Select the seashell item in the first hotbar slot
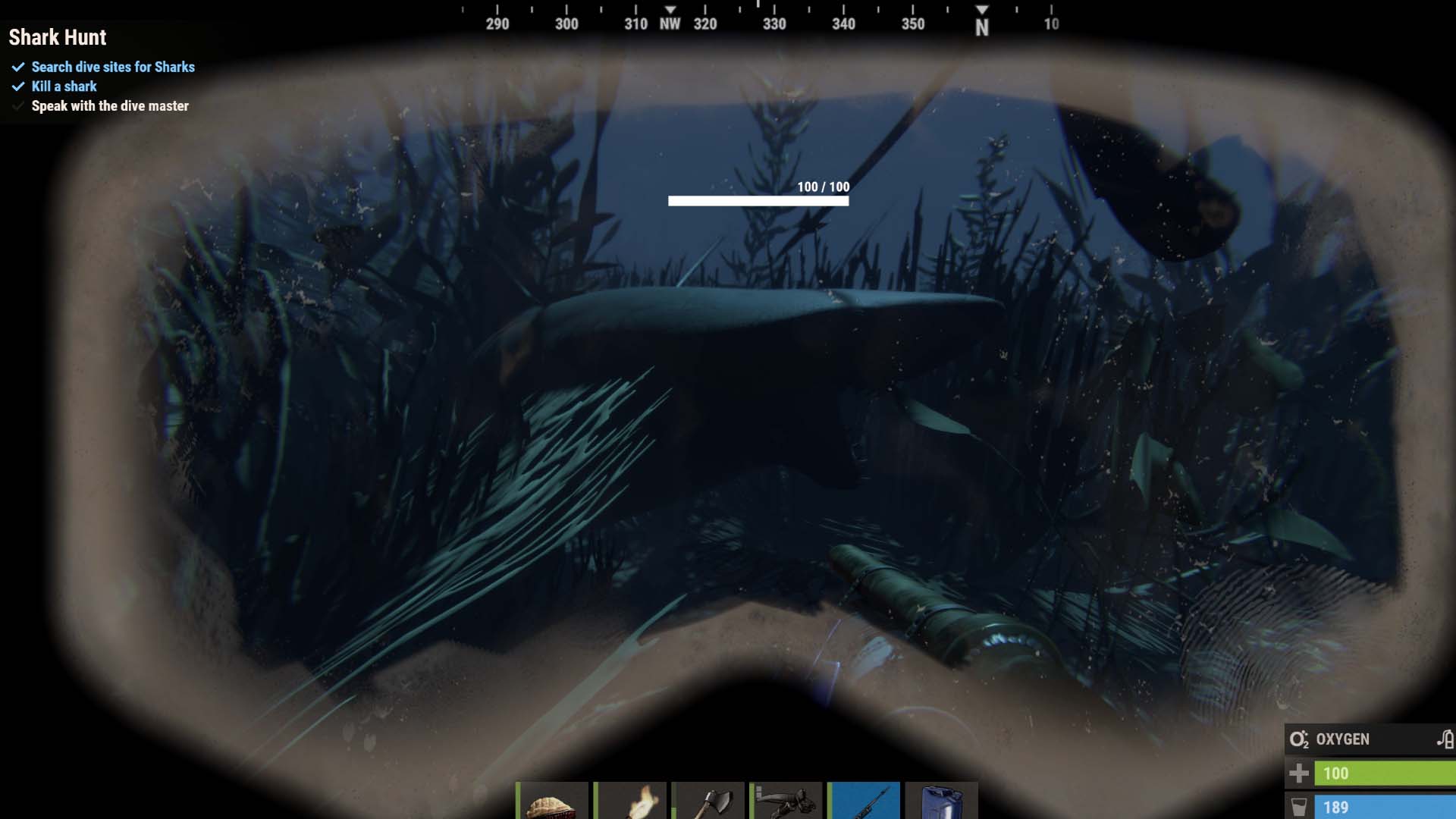Viewport: 1456px width, 819px height. pyautogui.click(x=554, y=800)
